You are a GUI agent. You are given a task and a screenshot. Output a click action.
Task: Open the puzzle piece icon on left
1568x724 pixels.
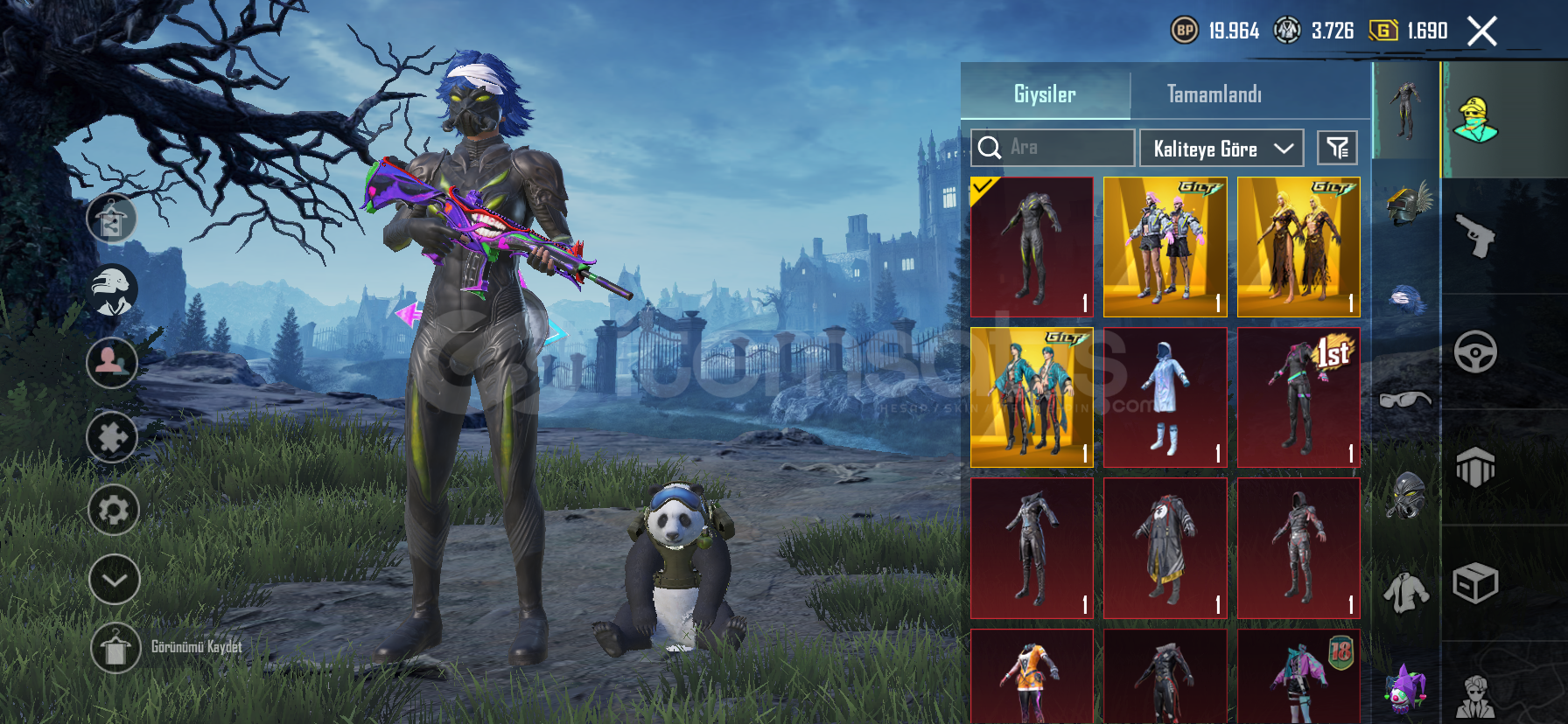[x=112, y=436]
